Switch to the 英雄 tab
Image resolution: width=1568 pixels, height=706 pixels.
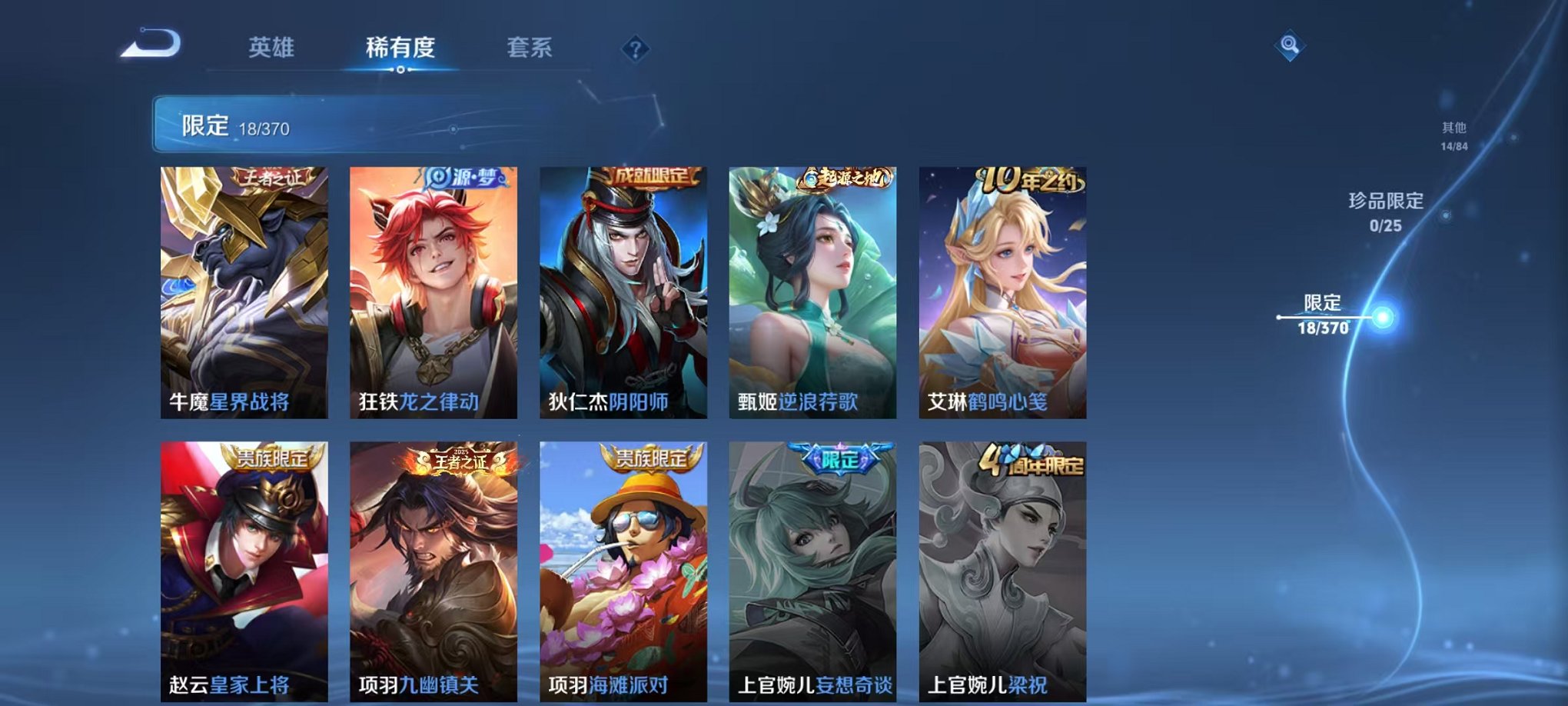(x=268, y=48)
